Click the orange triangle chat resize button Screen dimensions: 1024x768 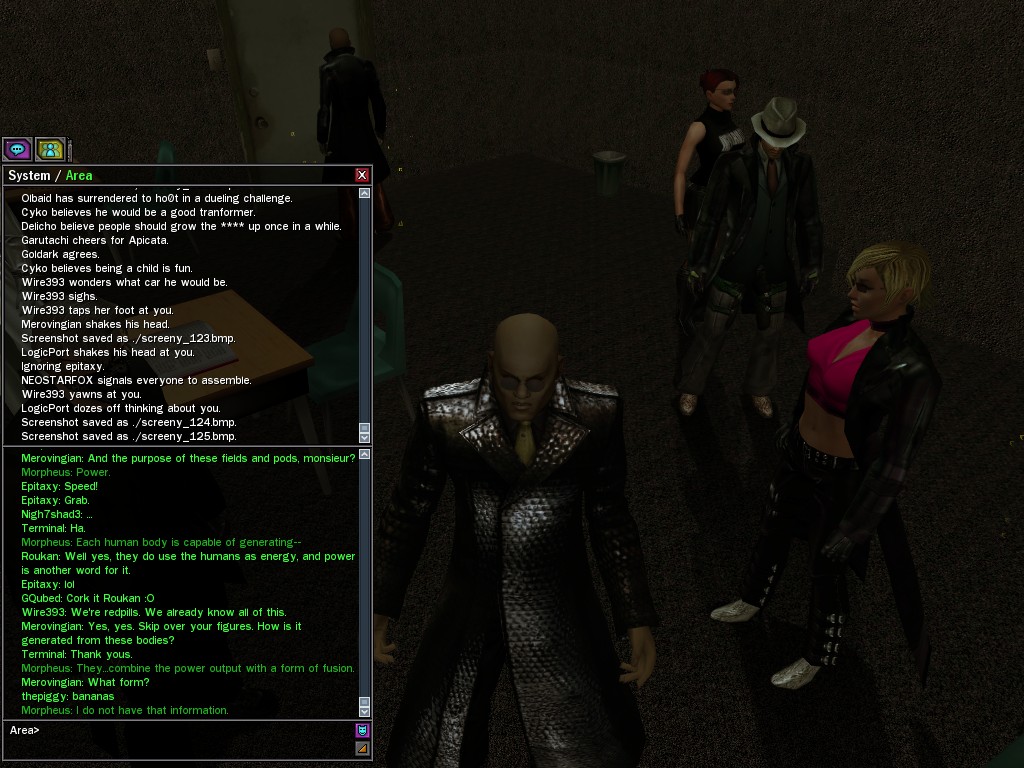coord(362,748)
